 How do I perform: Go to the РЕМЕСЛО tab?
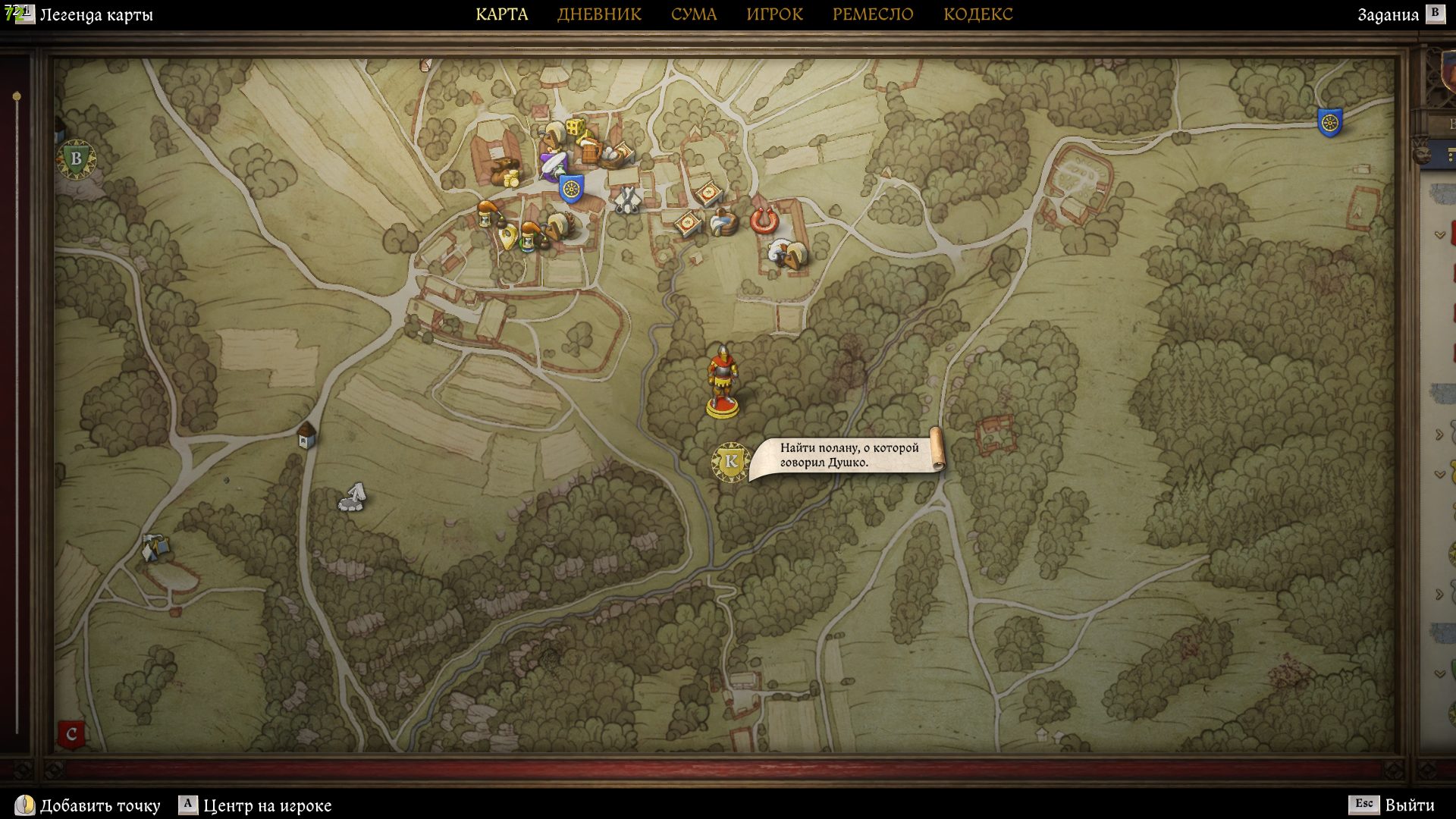[872, 14]
